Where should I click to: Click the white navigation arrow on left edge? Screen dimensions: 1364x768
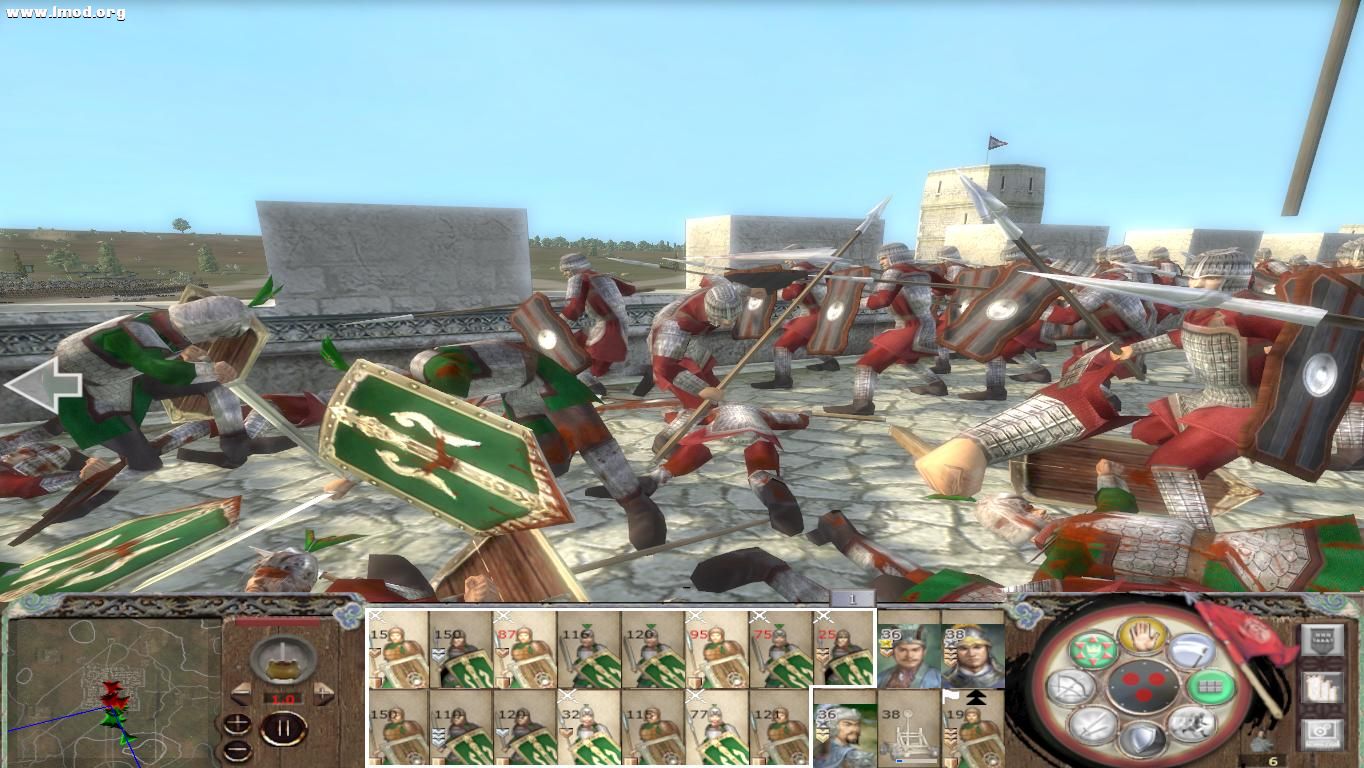[x=45, y=383]
